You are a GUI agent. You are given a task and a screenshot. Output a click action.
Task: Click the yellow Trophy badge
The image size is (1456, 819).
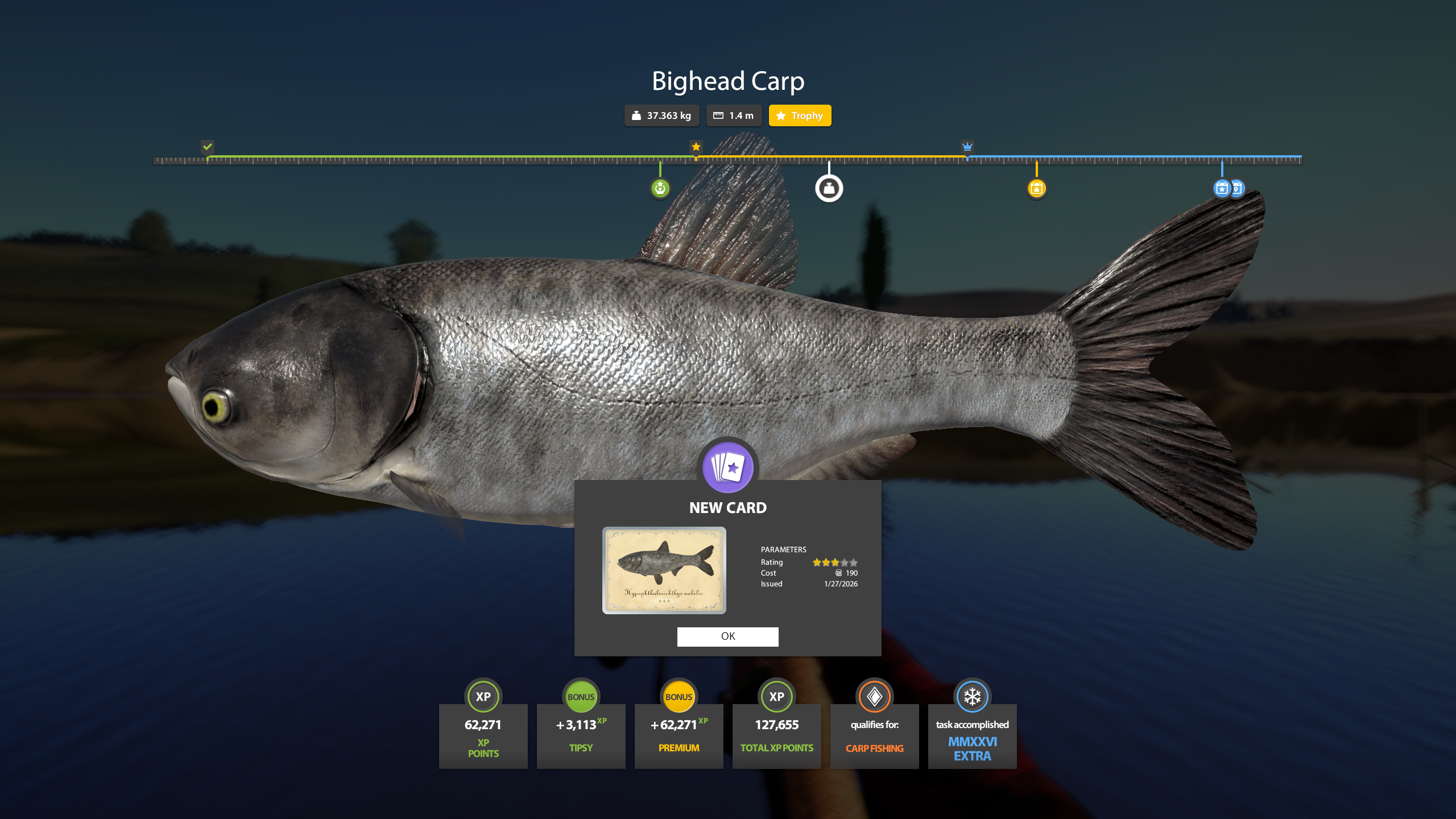click(800, 115)
